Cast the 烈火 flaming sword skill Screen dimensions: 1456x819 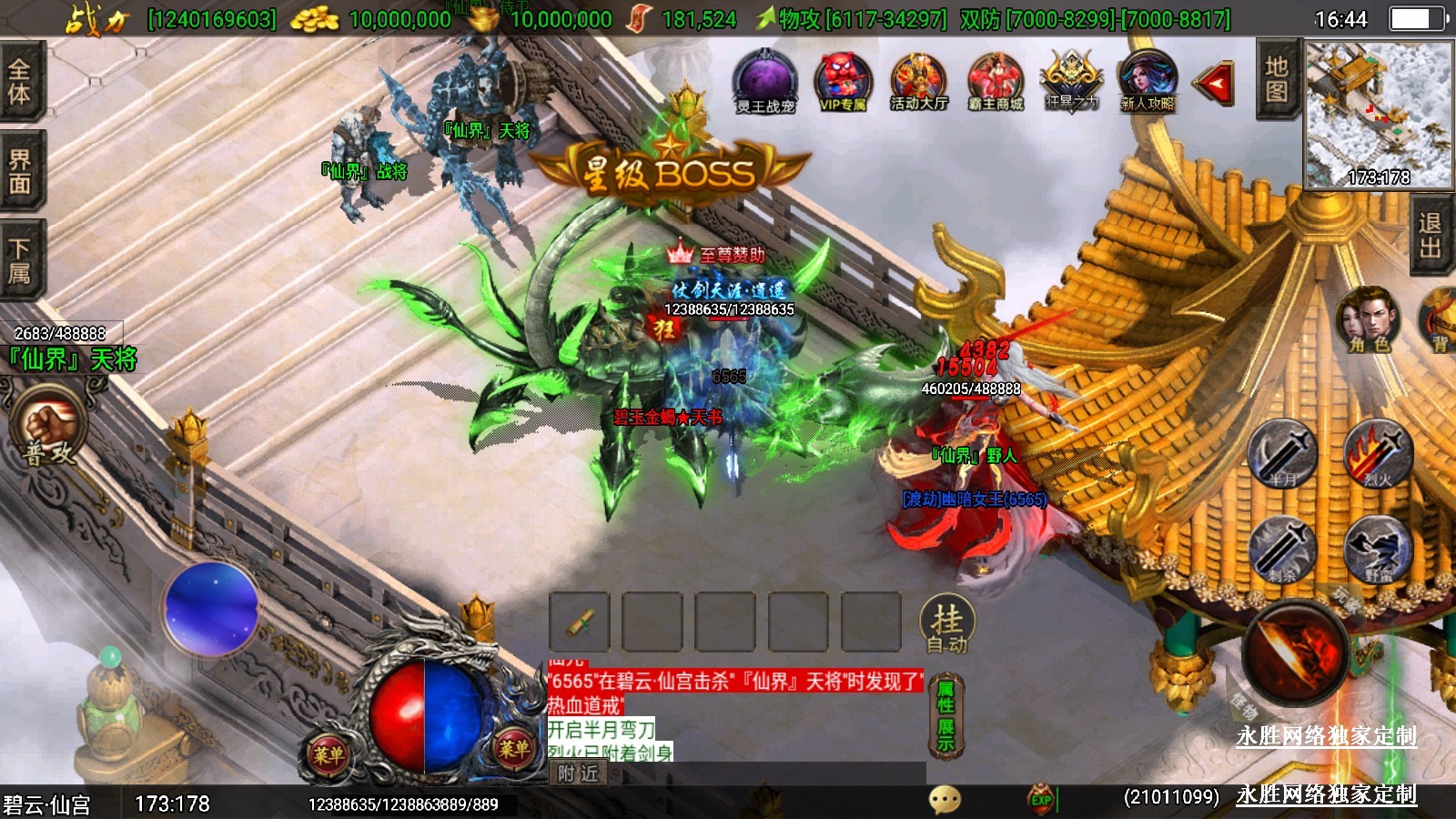click(1378, 453)
